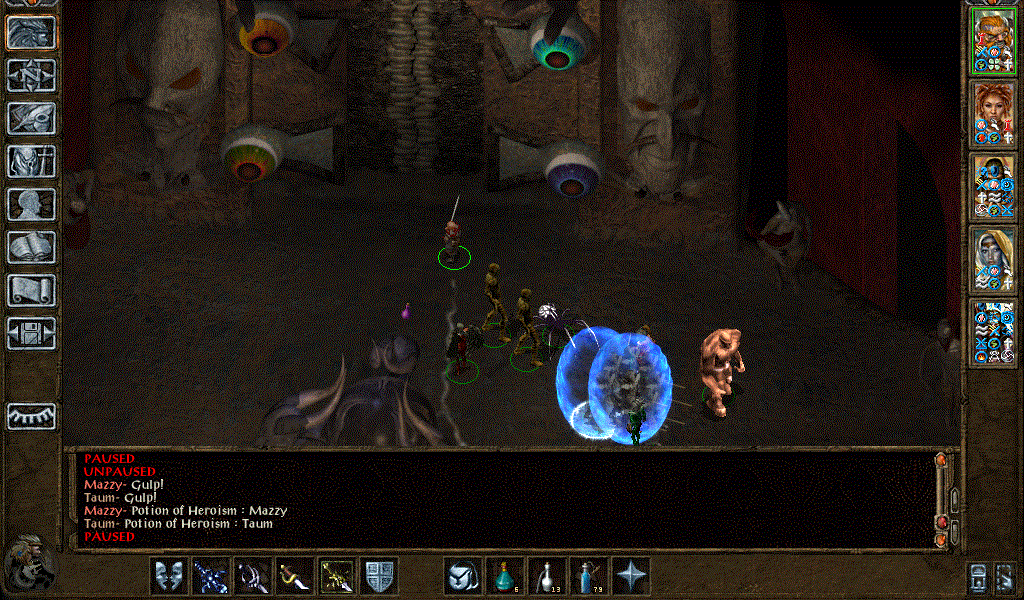The image size is (1024, 600).
Task: Open the inventory screen
Action: (32, 161)
